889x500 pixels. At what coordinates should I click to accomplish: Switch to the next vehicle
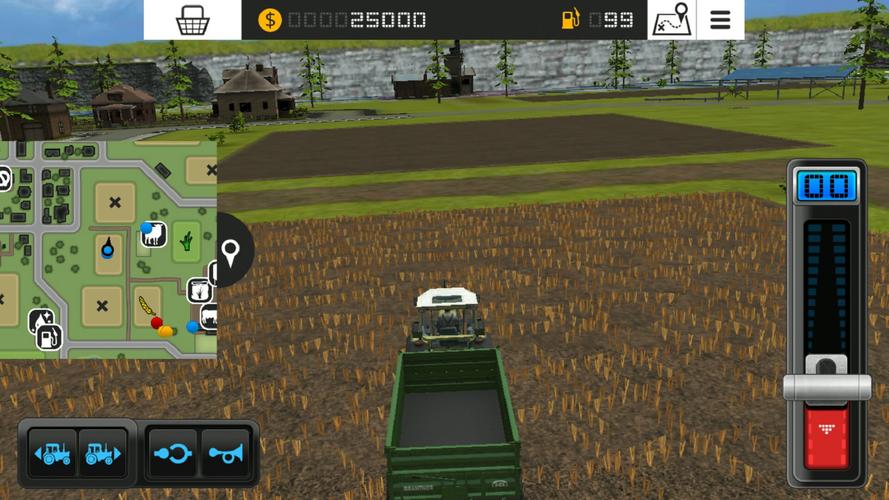coord(103,453)
